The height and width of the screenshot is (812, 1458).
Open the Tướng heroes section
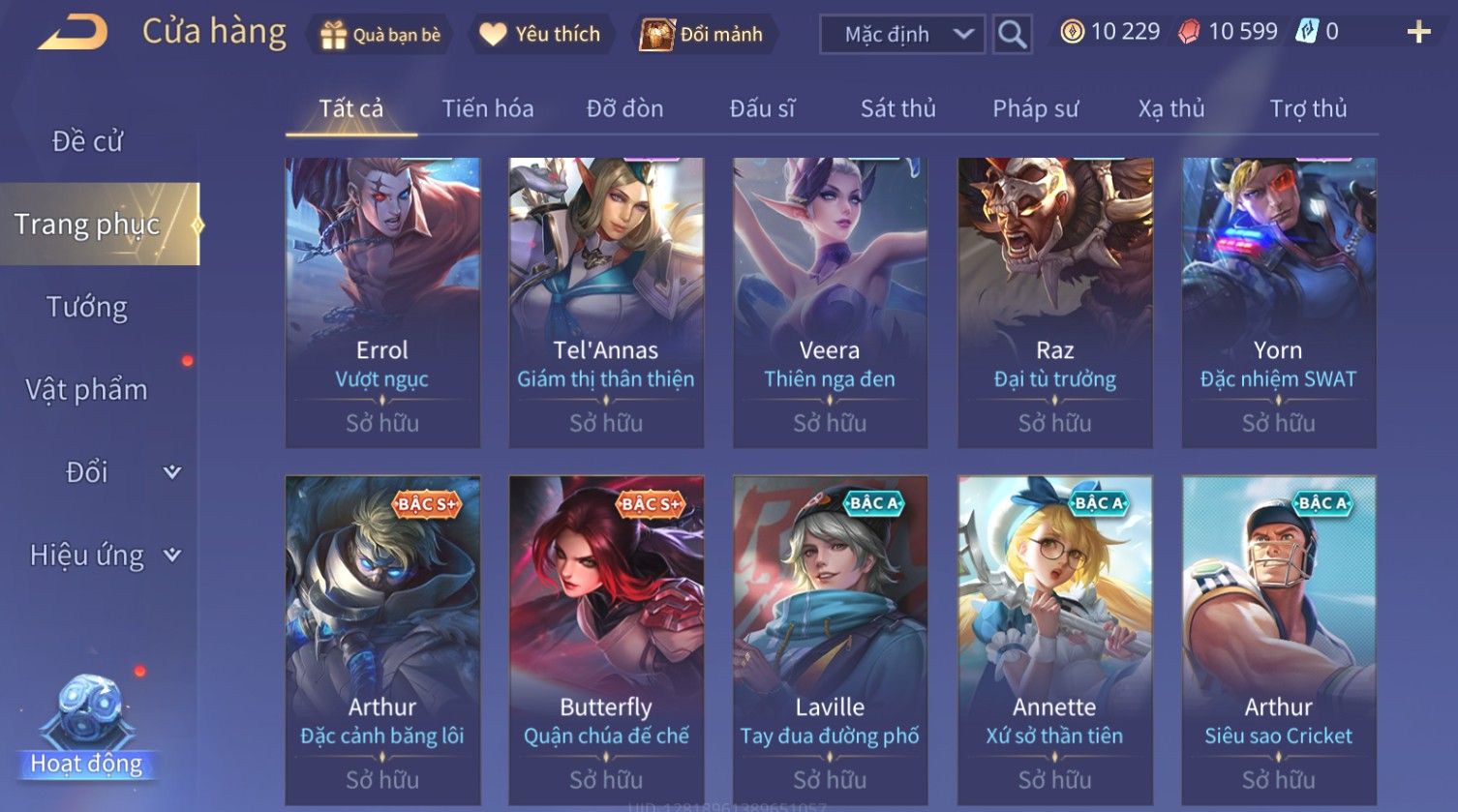click(87, 307)
